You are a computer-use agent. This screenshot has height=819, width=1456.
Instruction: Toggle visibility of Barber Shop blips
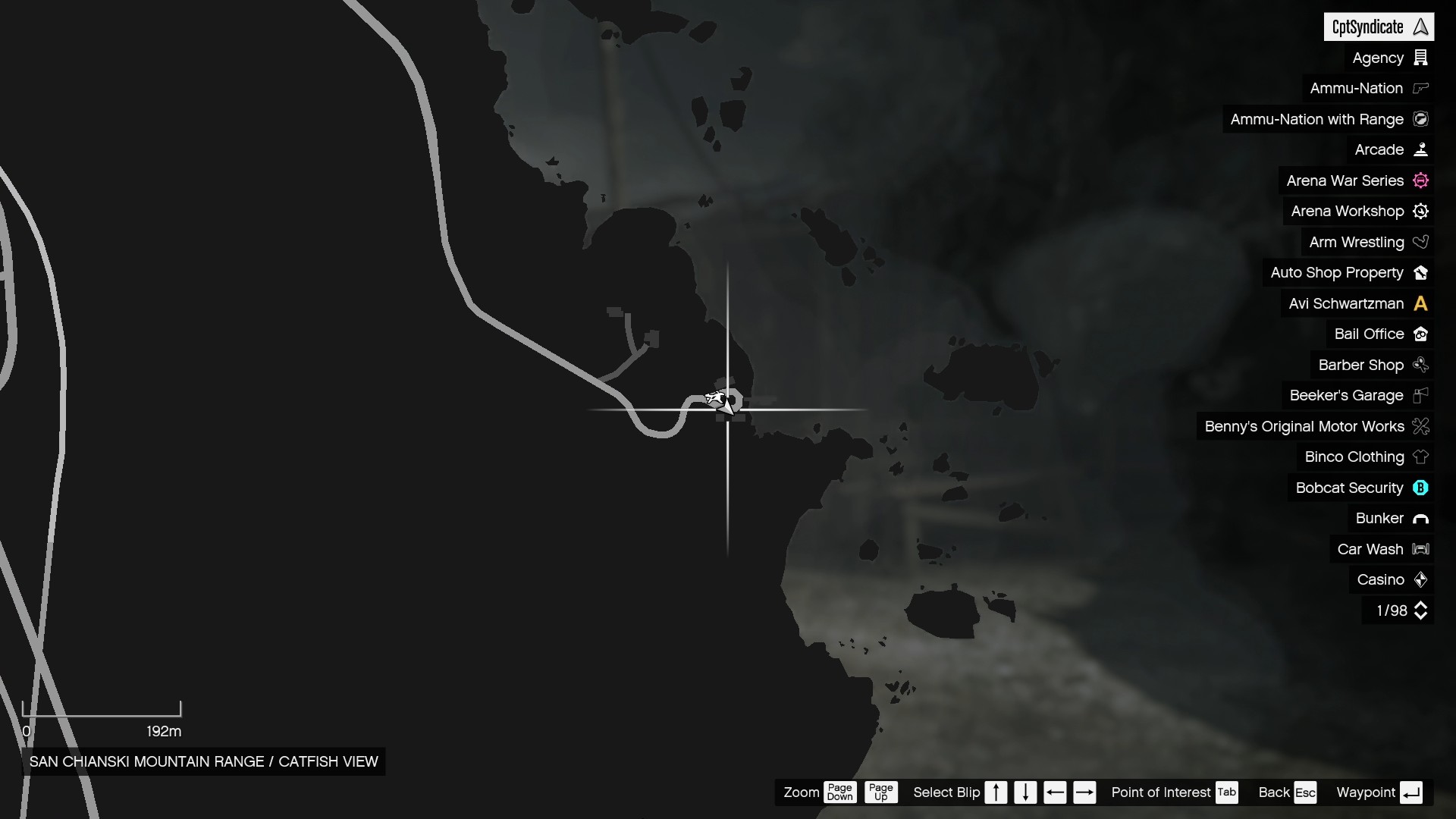(1421, 365)
